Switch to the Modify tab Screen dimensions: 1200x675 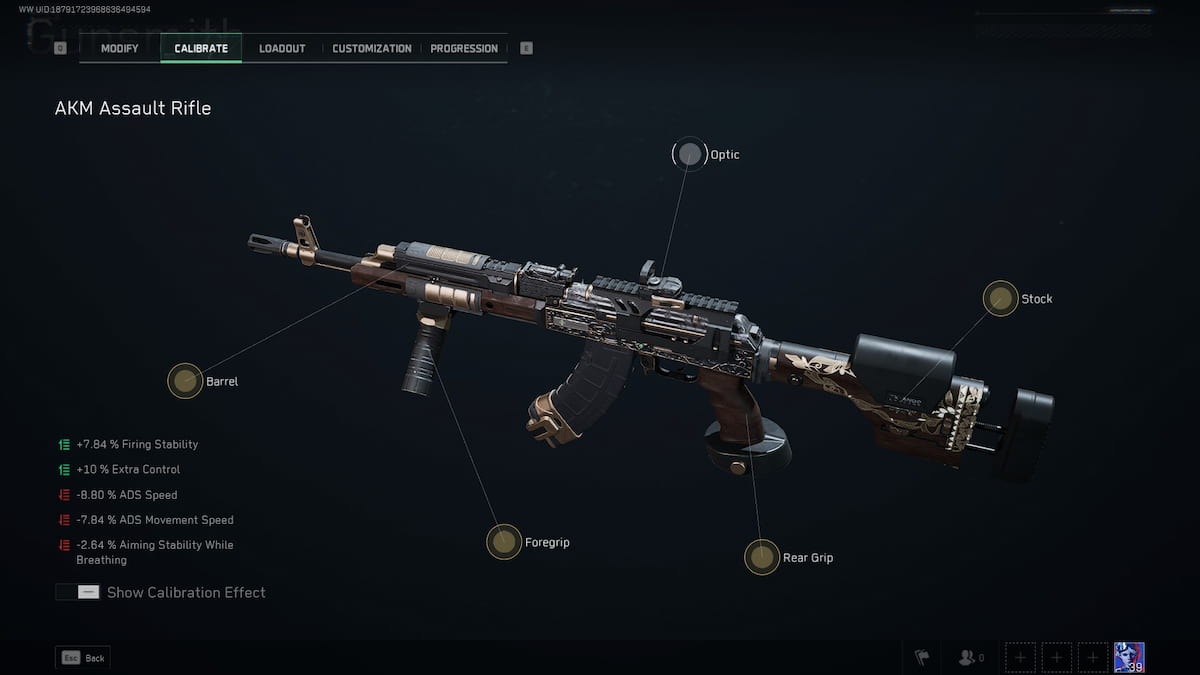click(x=119, y=48)
